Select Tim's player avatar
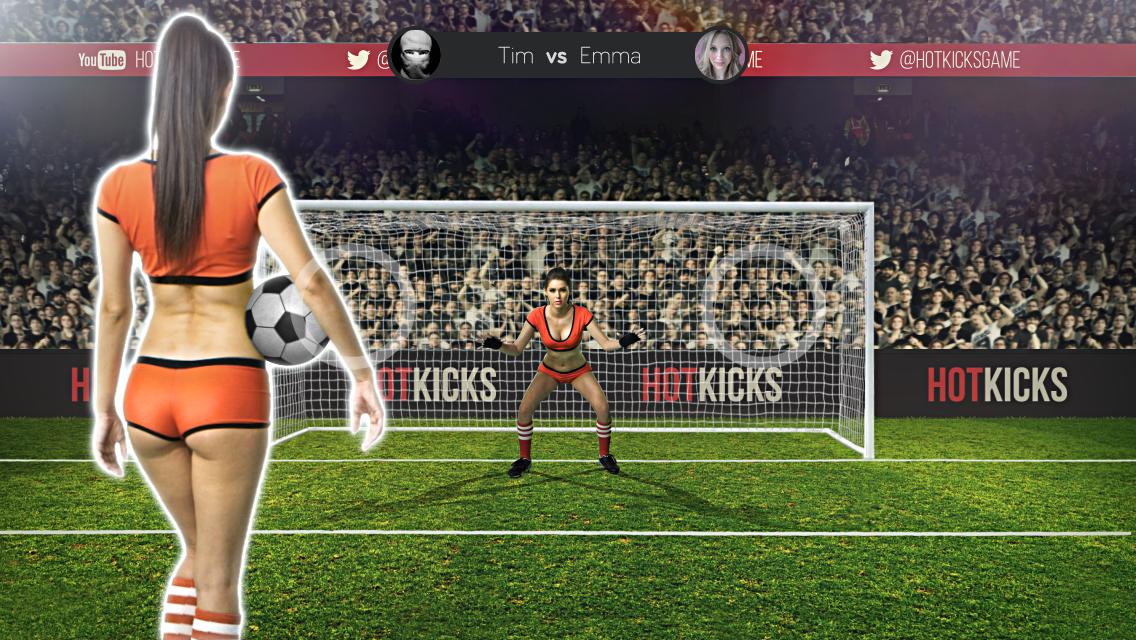 [x=415, y=55]
